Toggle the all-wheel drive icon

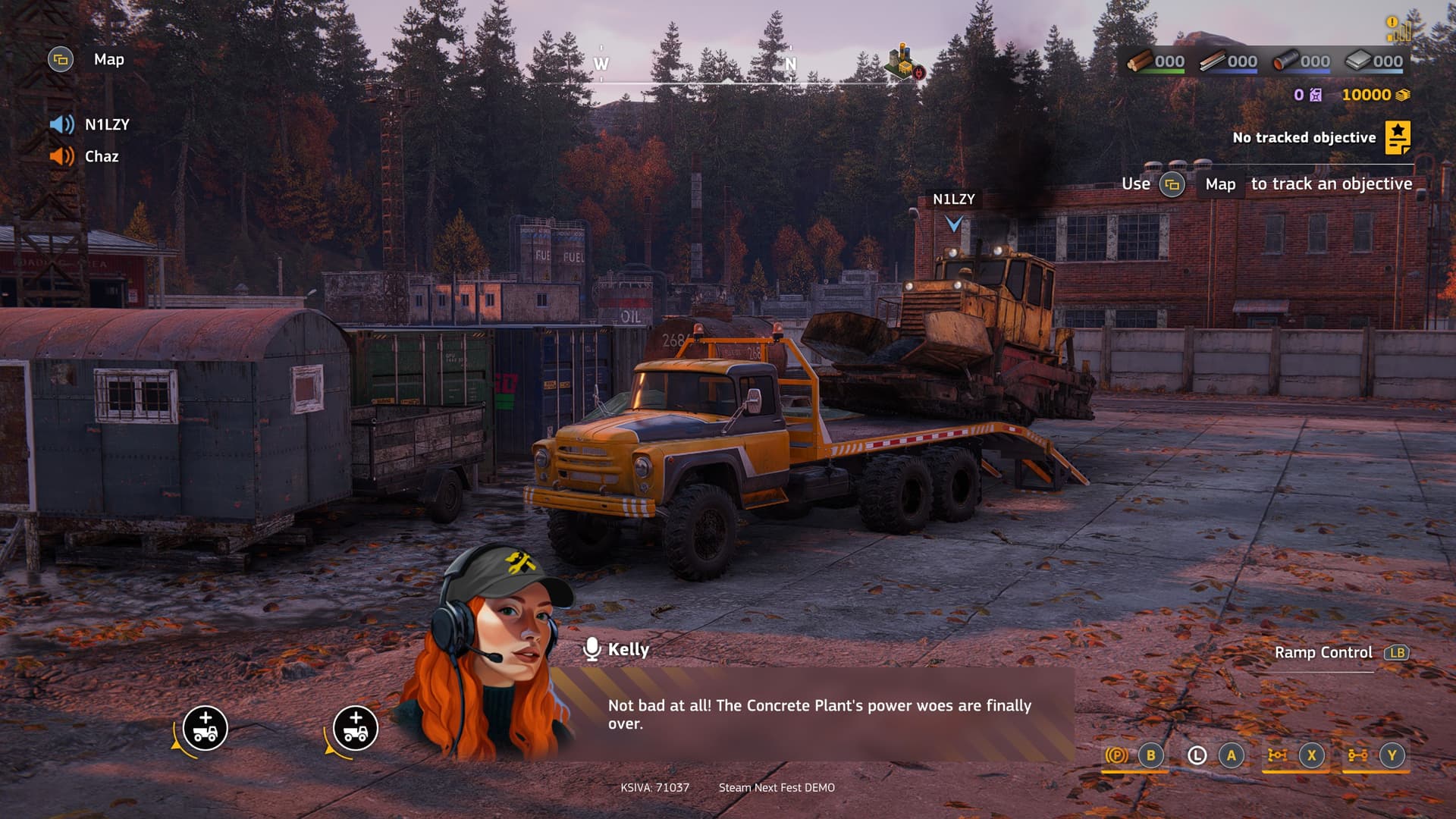pyautogui.click(x=1357, y=755)
